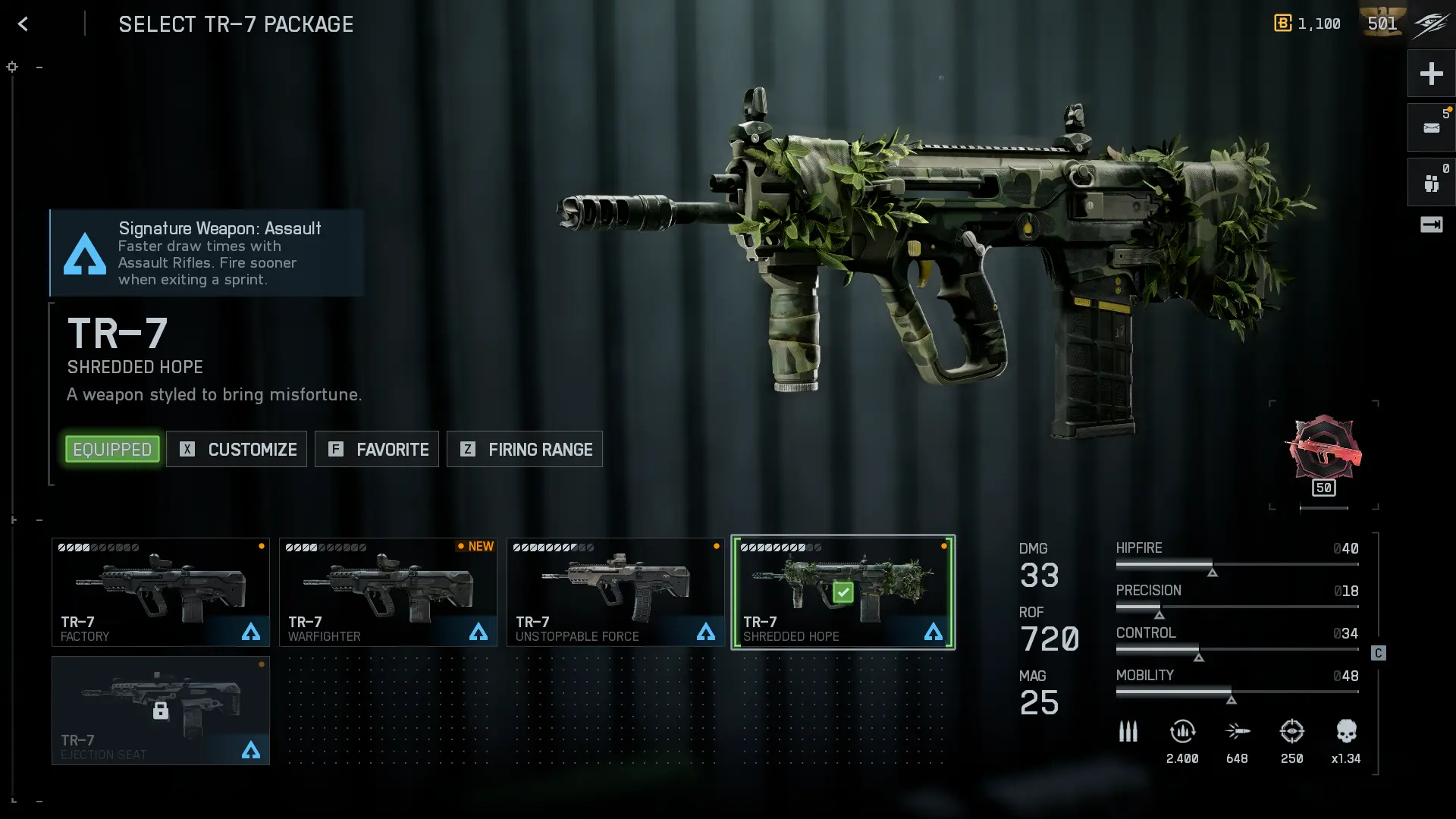The image size is (1456, 819).
Task: Open the level 501 player profile
Action: click(1382, 24)
